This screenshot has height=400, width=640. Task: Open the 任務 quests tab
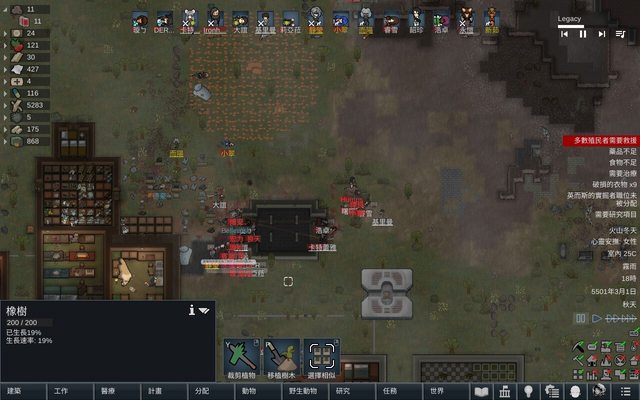(389, 391)
